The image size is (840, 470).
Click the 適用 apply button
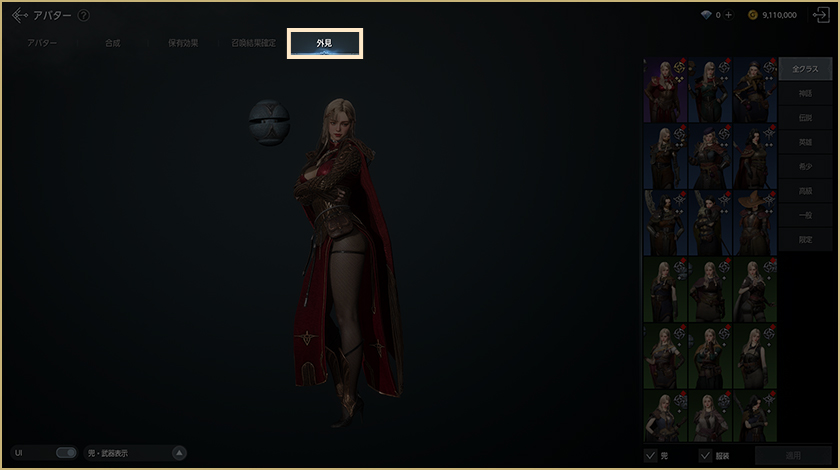point(793,455)
